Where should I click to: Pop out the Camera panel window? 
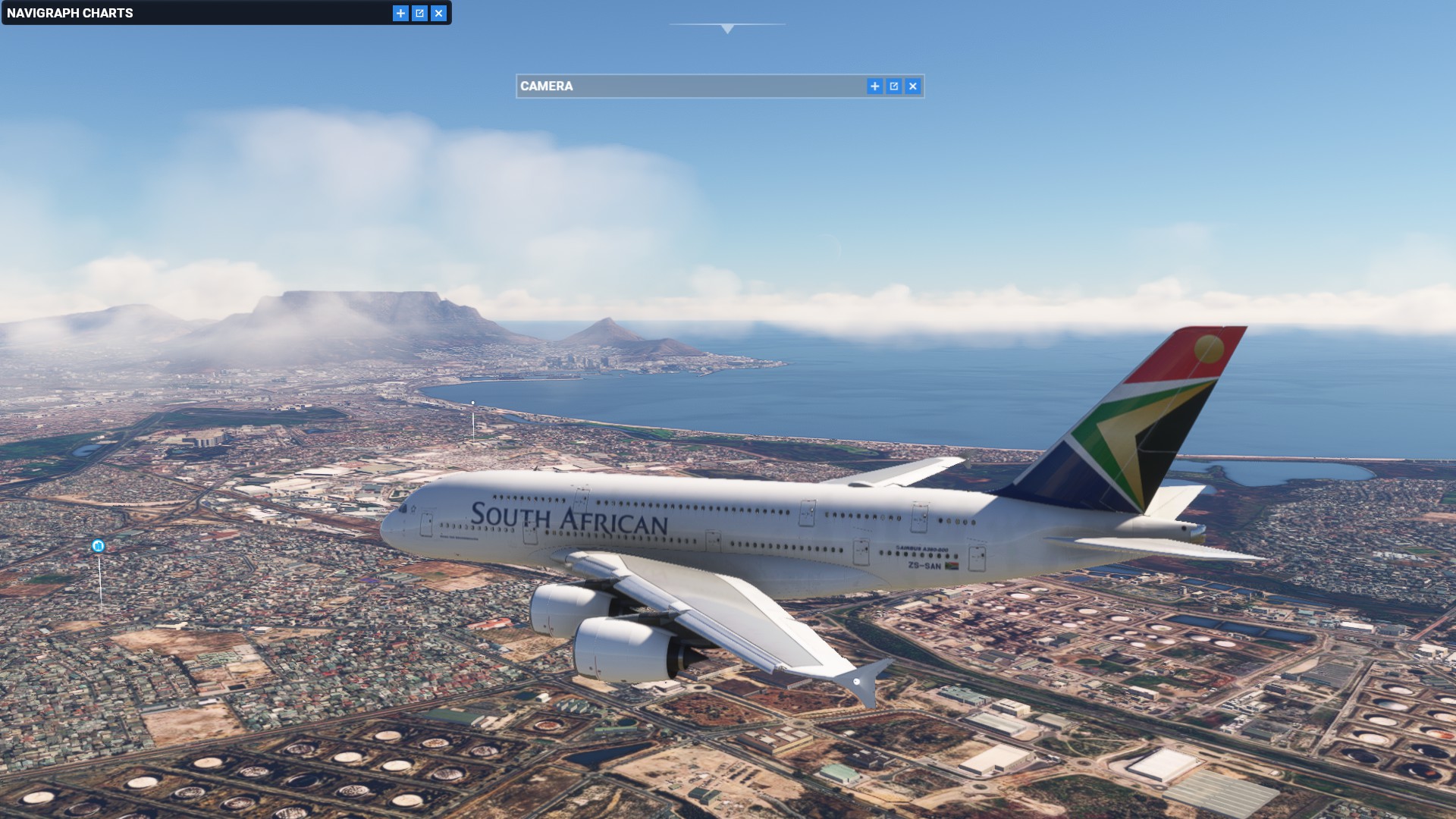[x=894, y=86]
